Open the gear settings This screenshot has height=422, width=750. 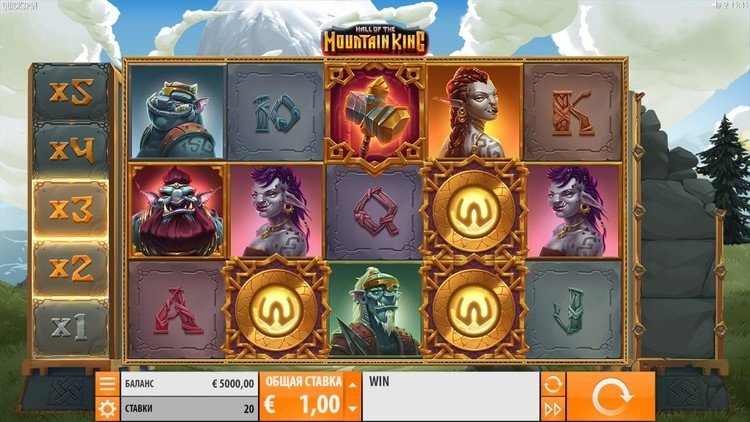click(x=107, y=408)
